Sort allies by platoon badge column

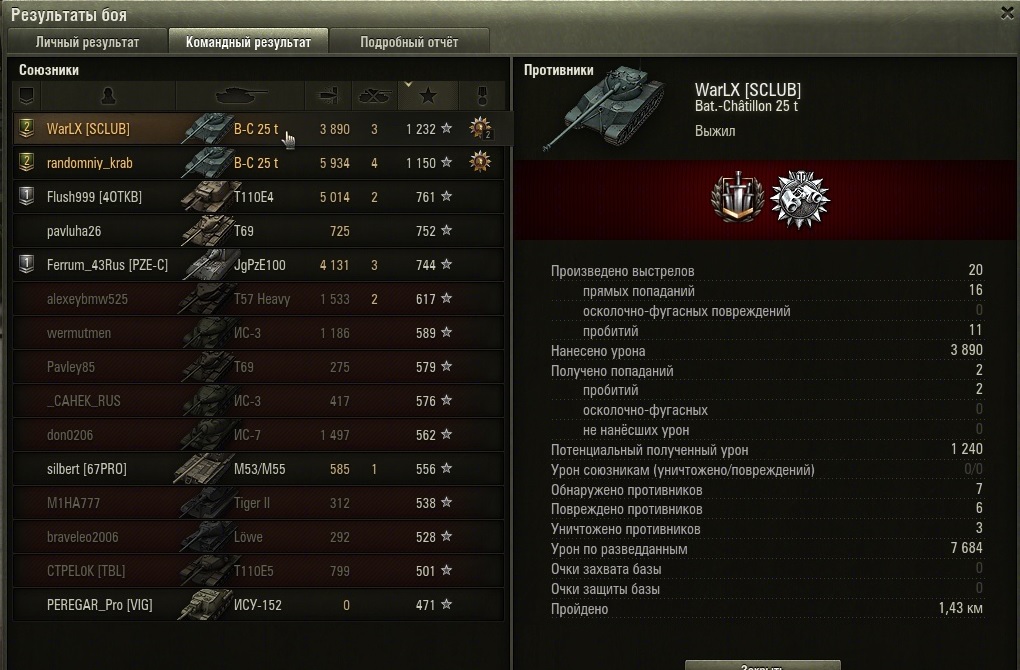point(27,96)
